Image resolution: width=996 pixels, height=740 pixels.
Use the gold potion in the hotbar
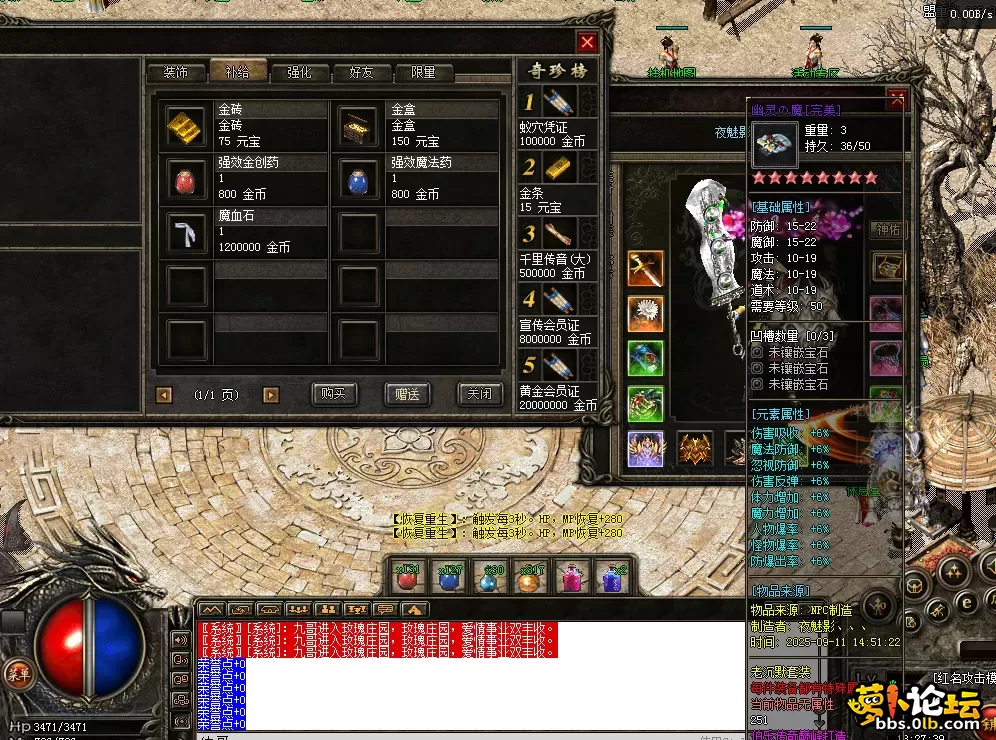click(530, 578)
